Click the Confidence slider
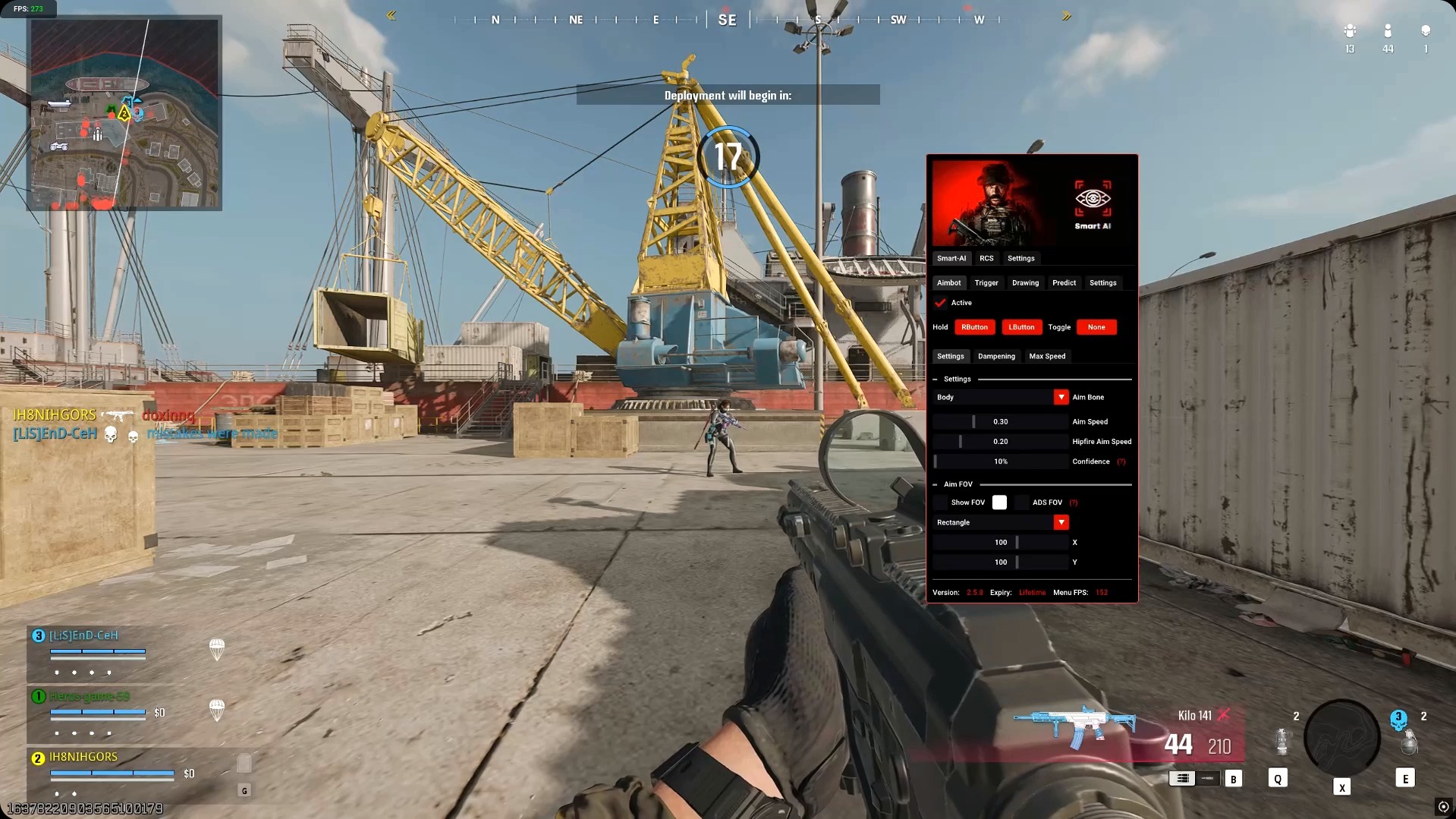Viewport: 1456px width, 819px height. (1000, 461)
